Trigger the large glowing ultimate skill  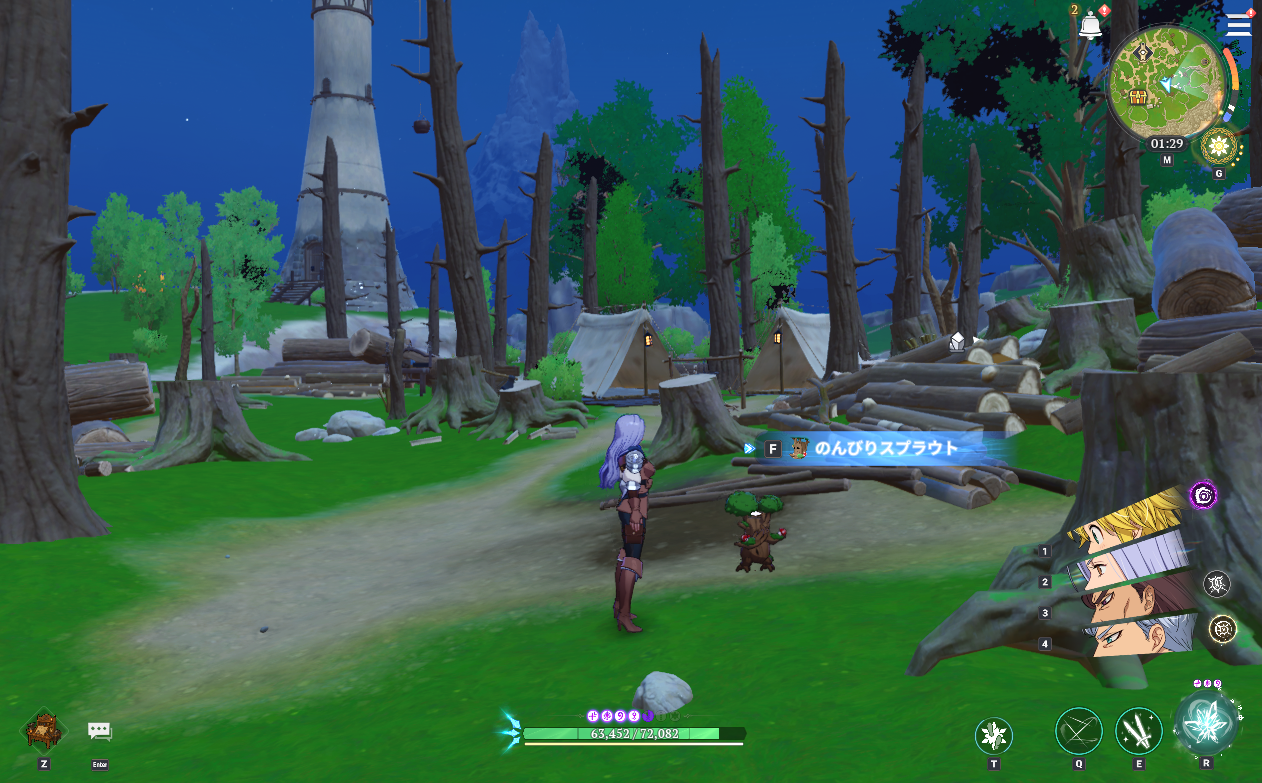click(1206, 724)
